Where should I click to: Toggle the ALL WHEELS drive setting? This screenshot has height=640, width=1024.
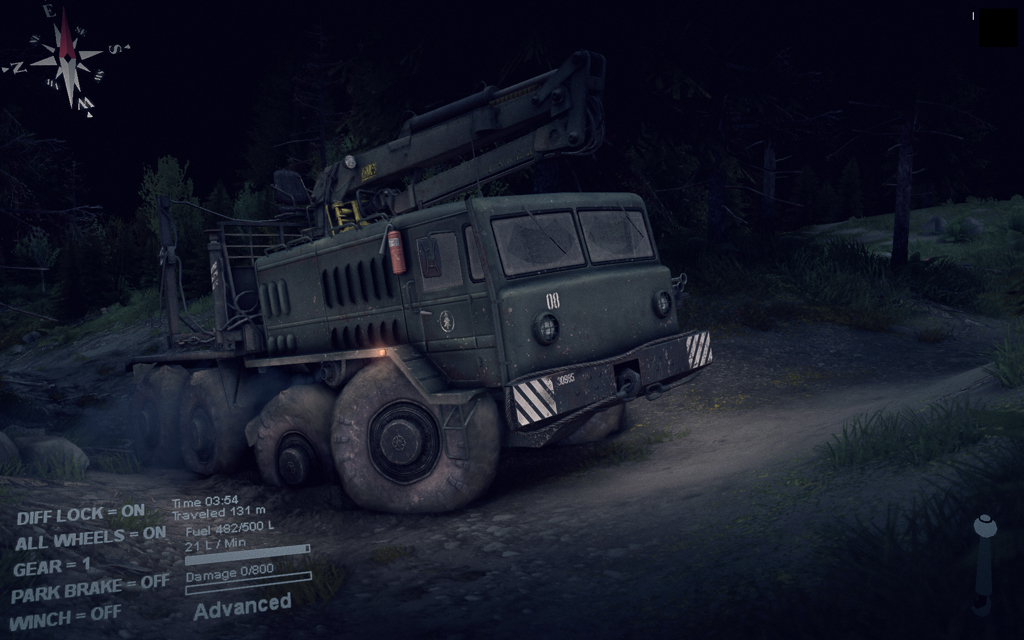click(90, 539)
